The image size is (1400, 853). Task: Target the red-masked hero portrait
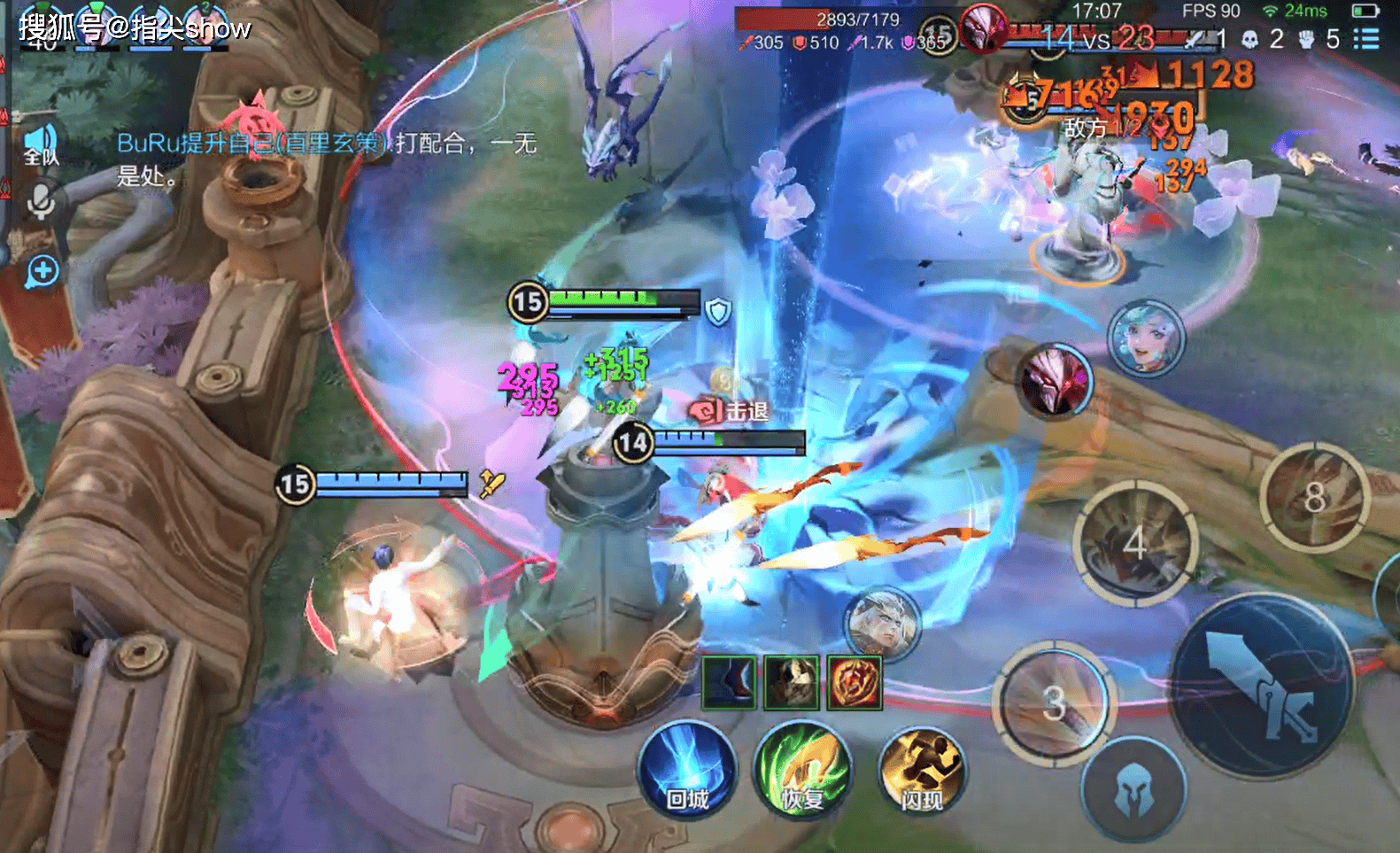tap(1054, 381)
